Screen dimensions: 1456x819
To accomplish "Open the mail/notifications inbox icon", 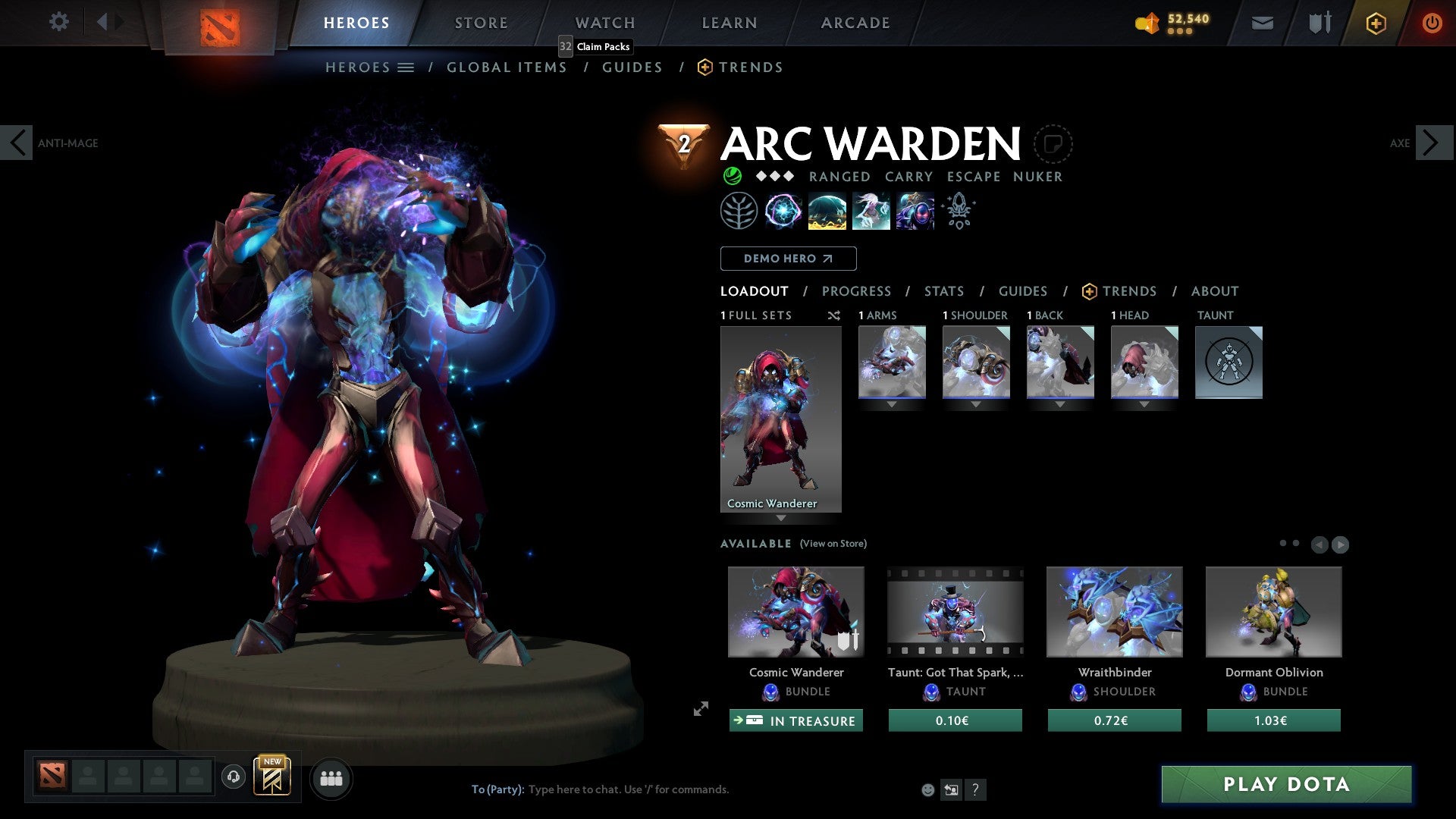I will coord(1261,23).
